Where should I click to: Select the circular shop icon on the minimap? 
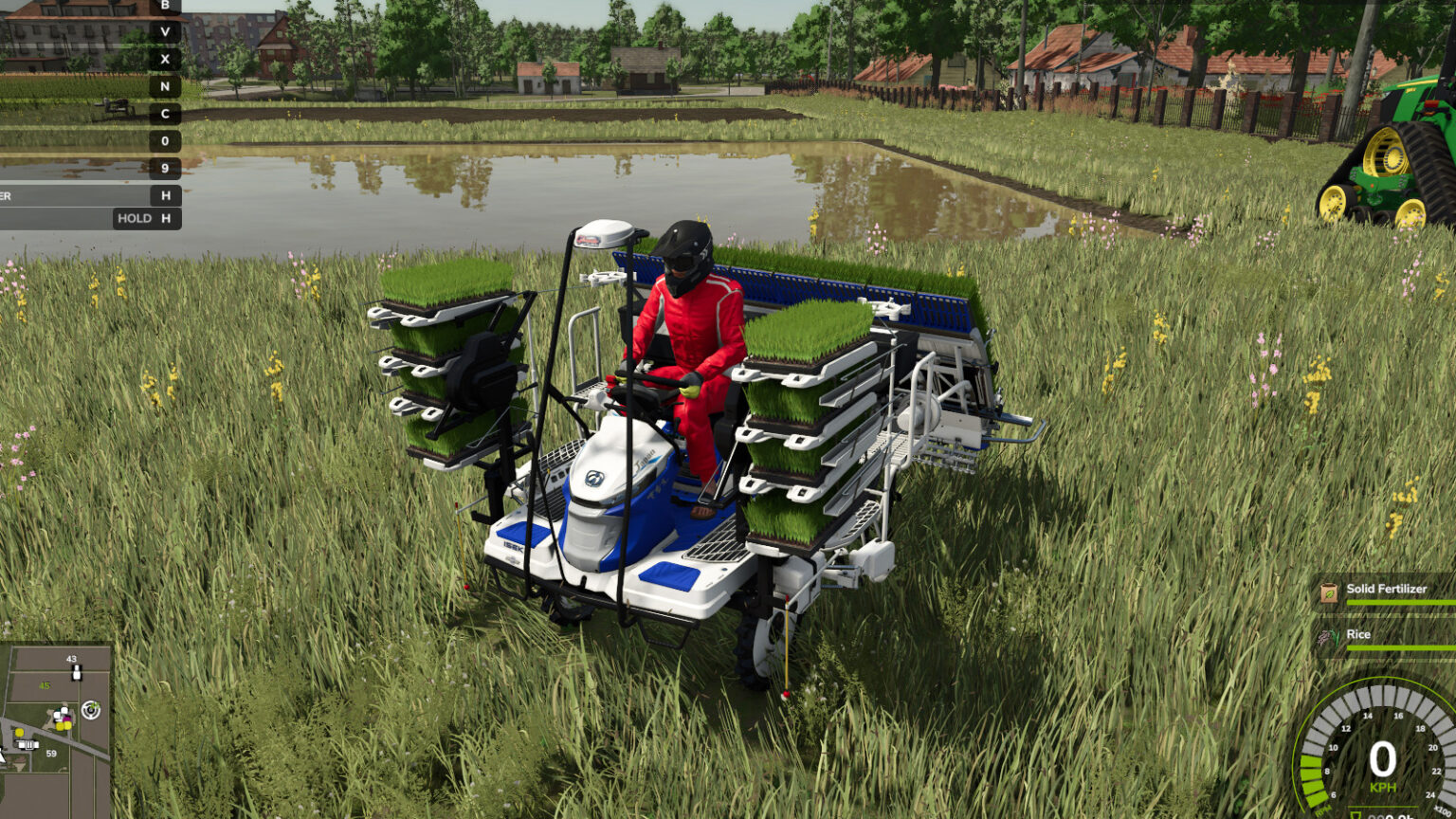click(90, 711)
